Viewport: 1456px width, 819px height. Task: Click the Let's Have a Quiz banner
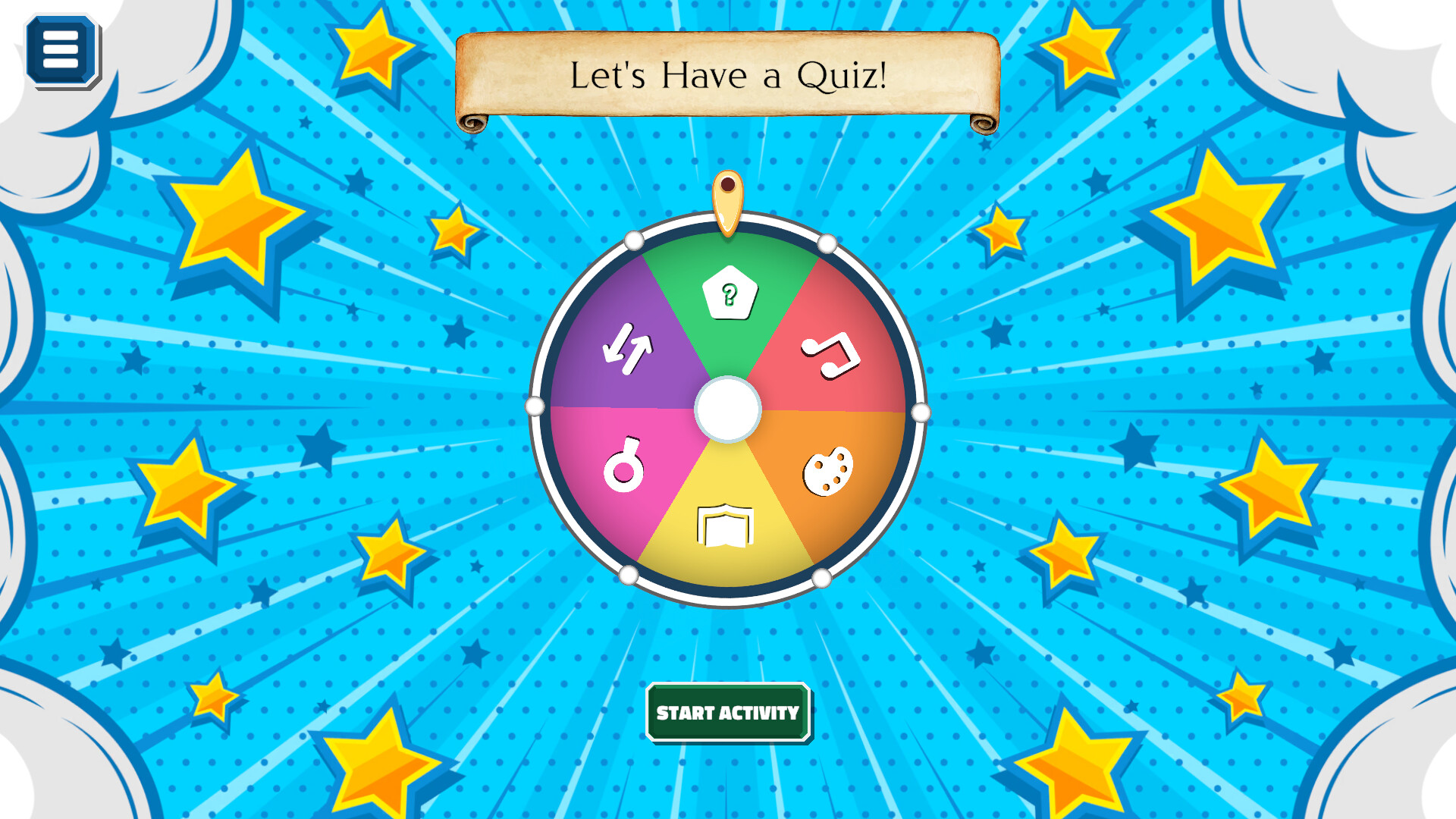pos(728,74)
